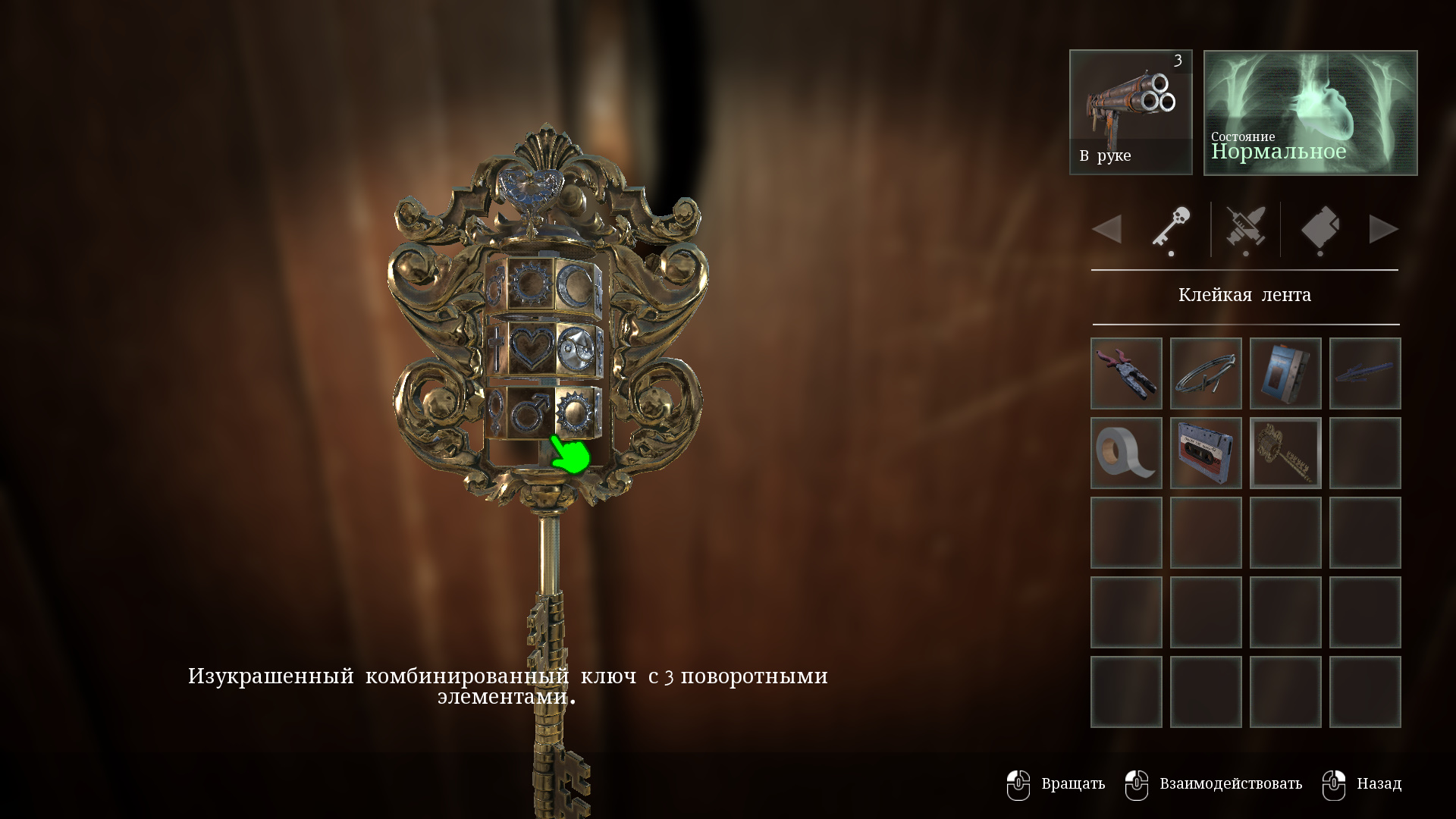The image size is (1456, 819).
Task: Go to next inventory category arrow
Action: pos(1383,229)
